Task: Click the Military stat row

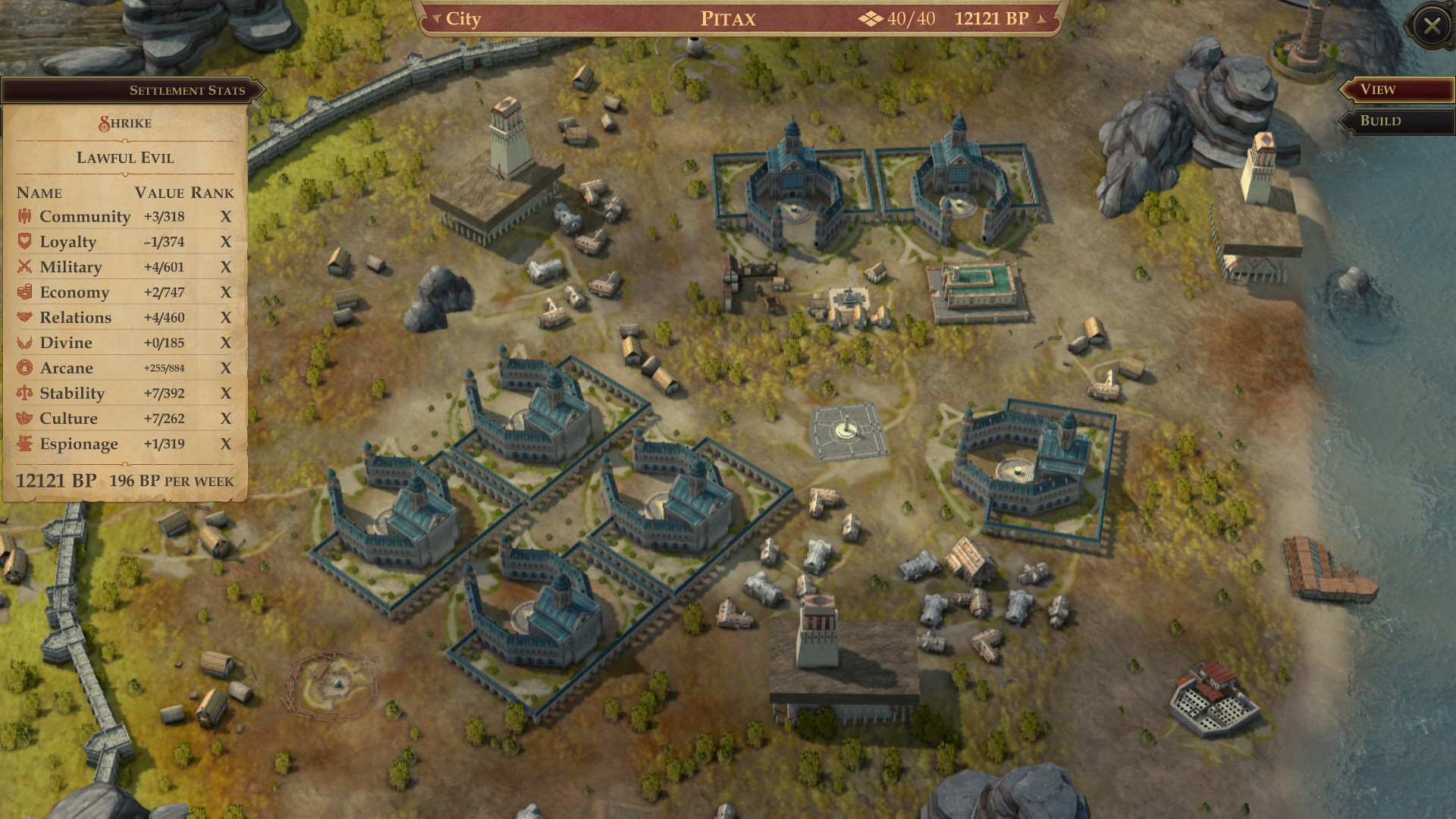Action: 125,267
